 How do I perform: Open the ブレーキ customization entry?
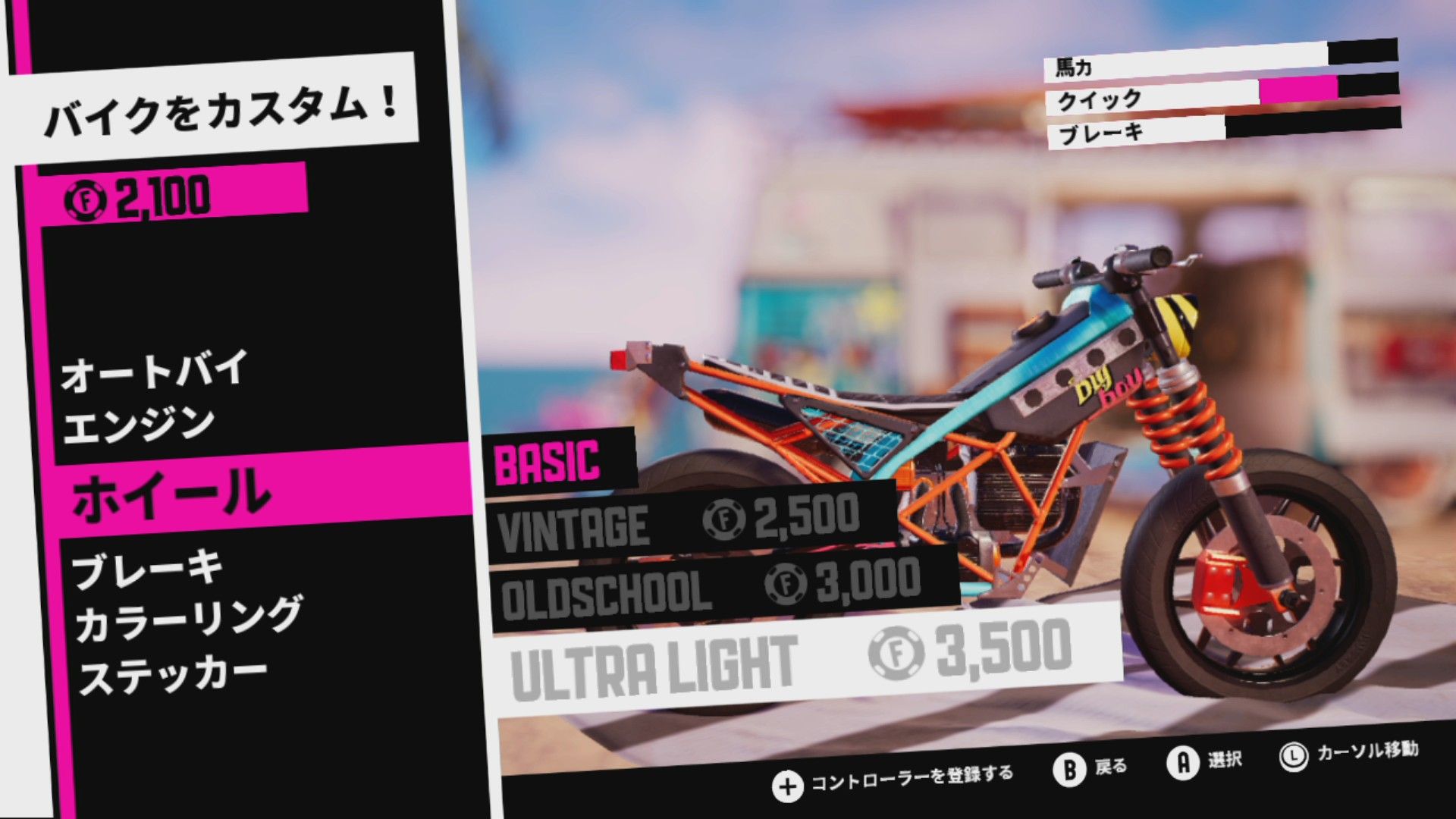[147, 569]
